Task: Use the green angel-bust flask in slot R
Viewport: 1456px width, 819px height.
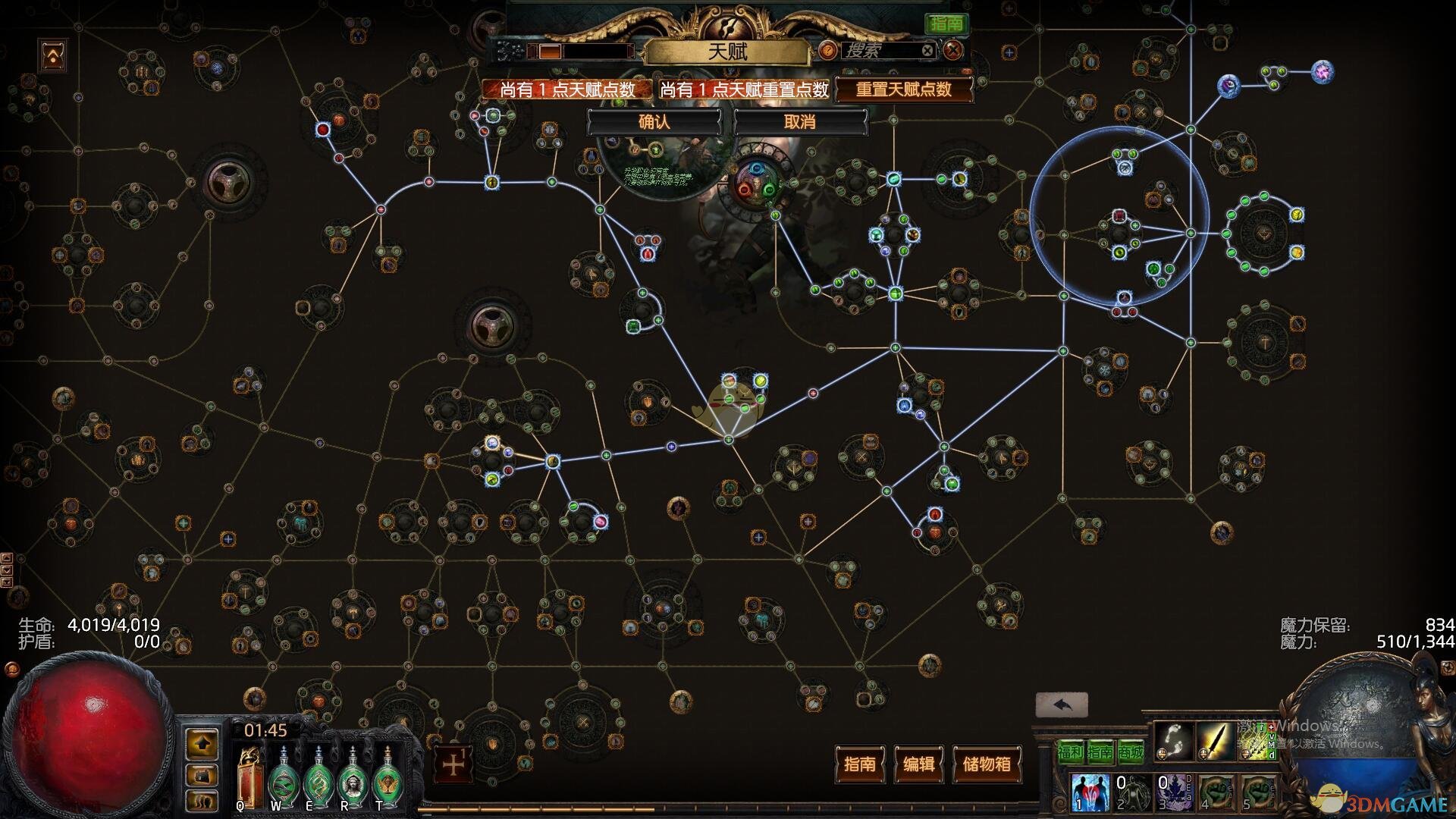Action: coord(351,779)
